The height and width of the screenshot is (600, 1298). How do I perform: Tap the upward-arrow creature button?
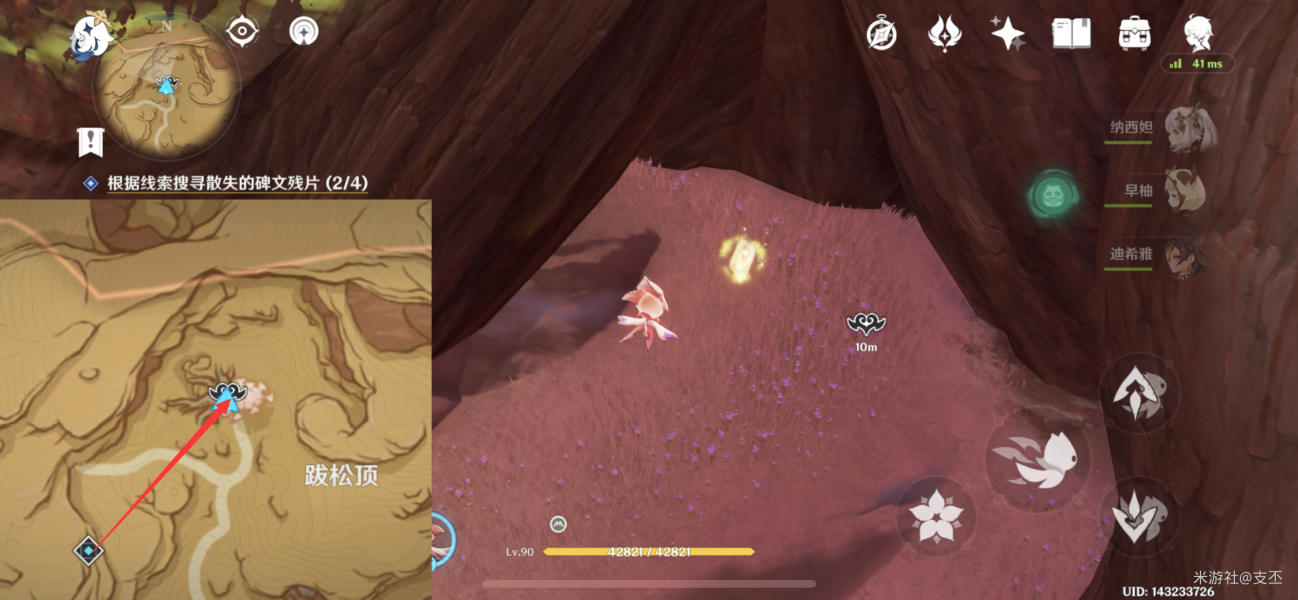click(1139, 392)
